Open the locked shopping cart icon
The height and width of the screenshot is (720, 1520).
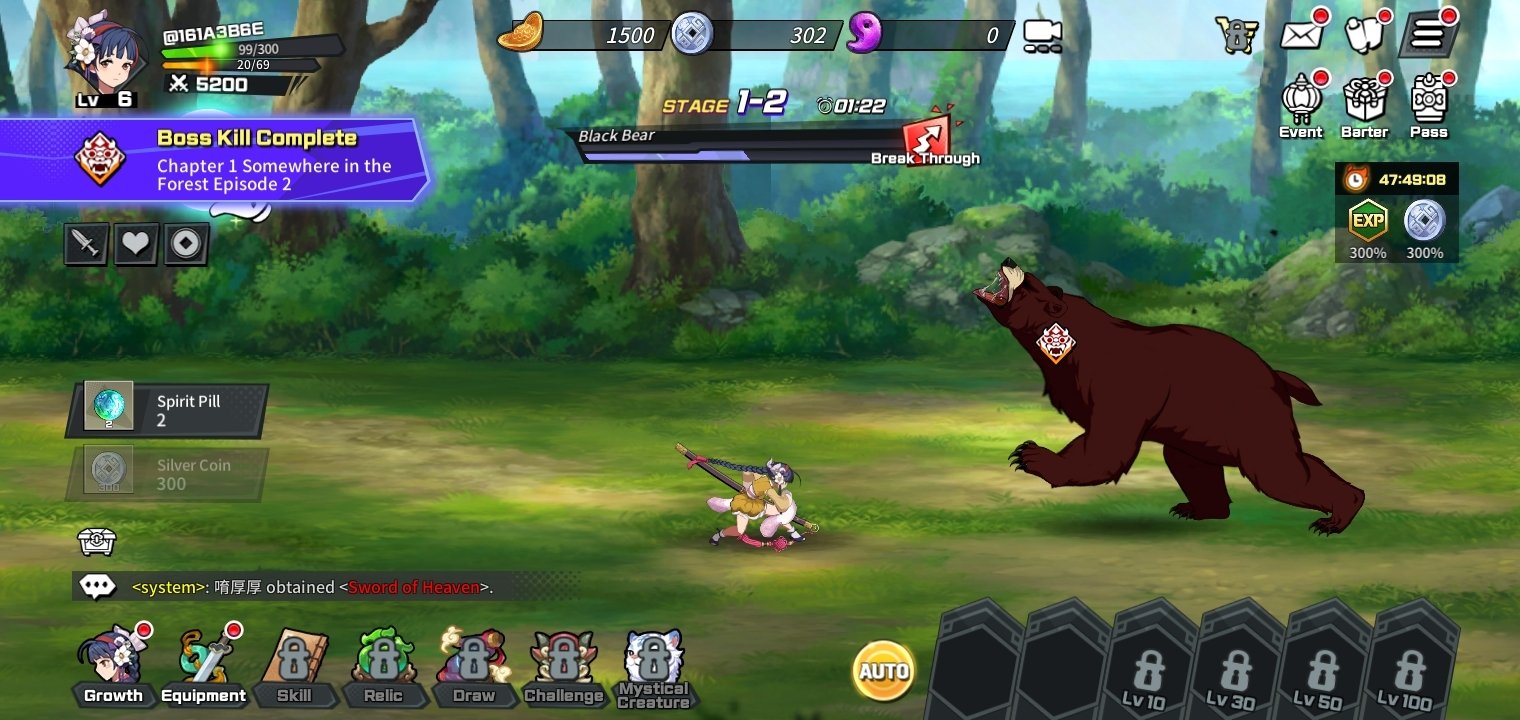[1236, 35]
